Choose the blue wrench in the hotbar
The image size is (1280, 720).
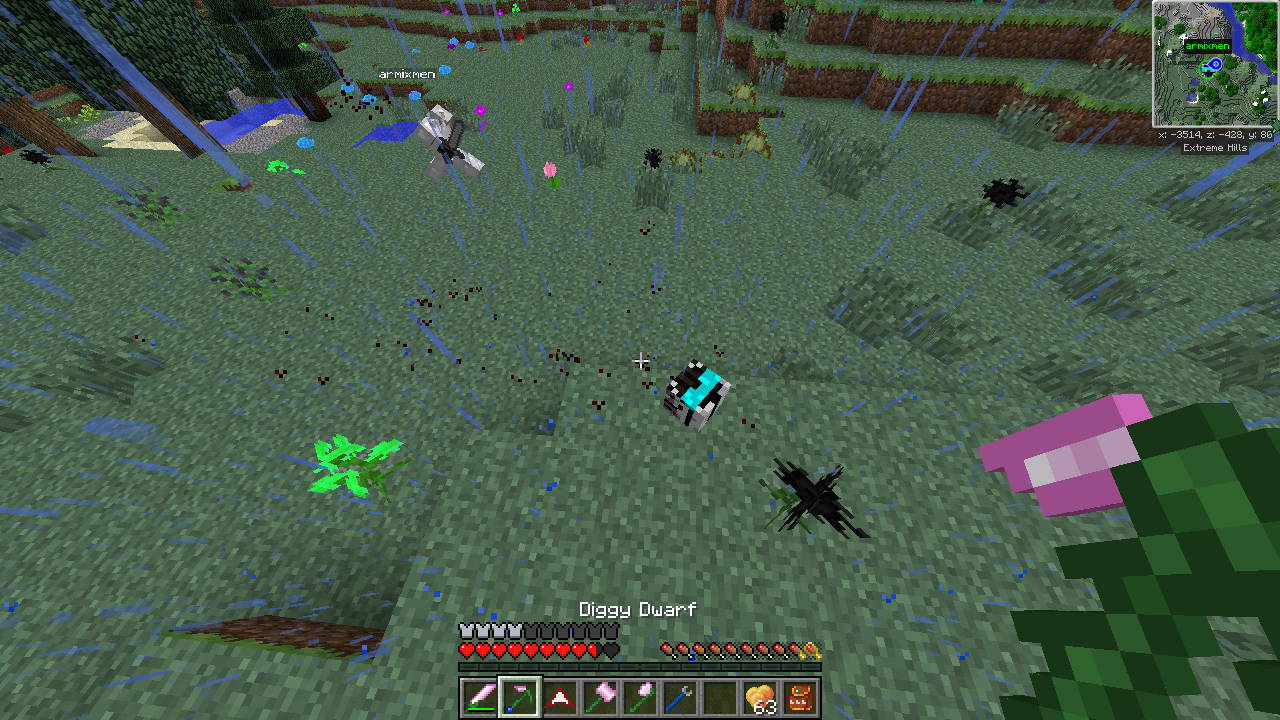click(x=680, y=697)
